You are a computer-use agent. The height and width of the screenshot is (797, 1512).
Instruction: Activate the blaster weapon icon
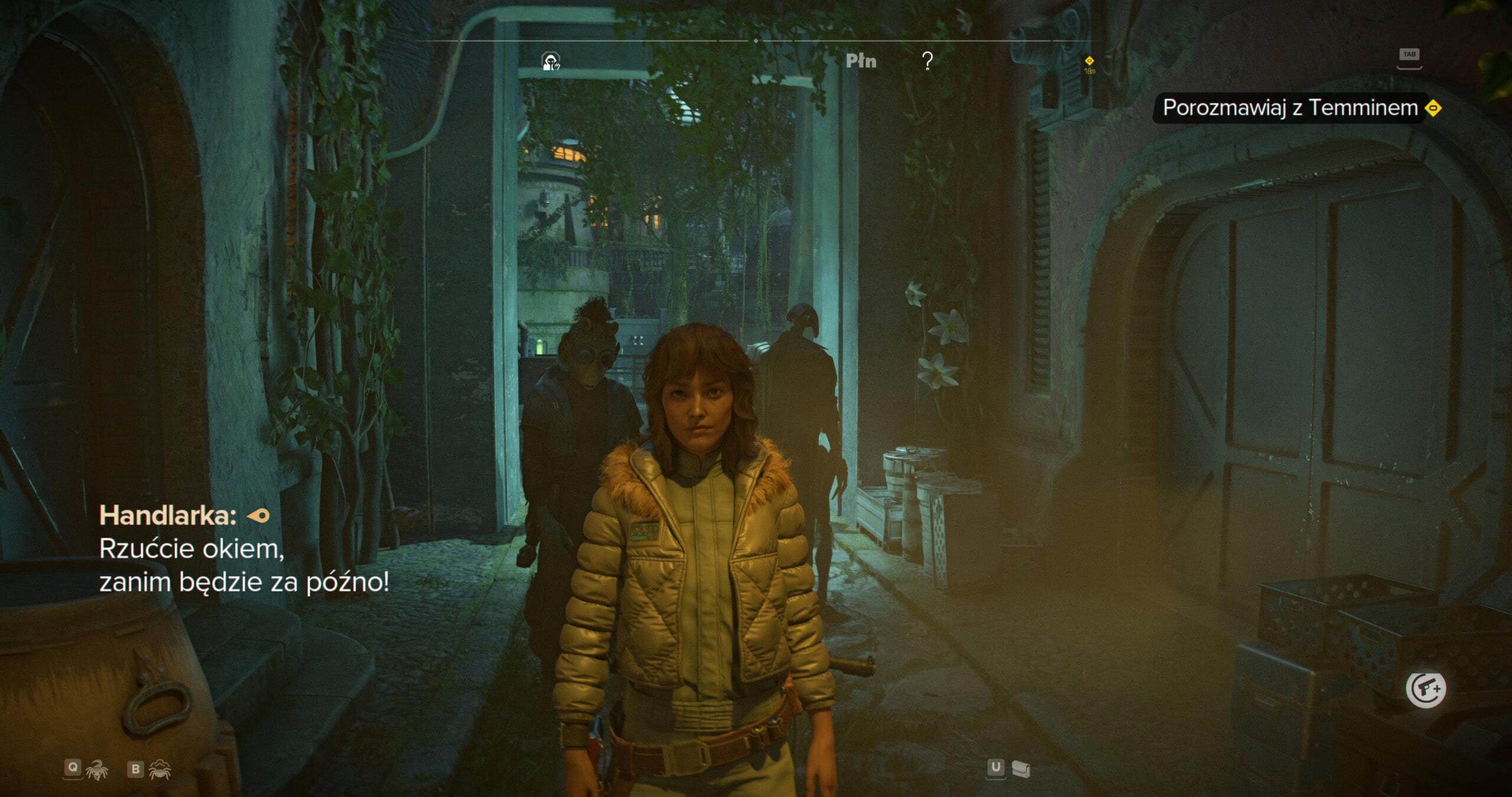[x=1426, y=688]
